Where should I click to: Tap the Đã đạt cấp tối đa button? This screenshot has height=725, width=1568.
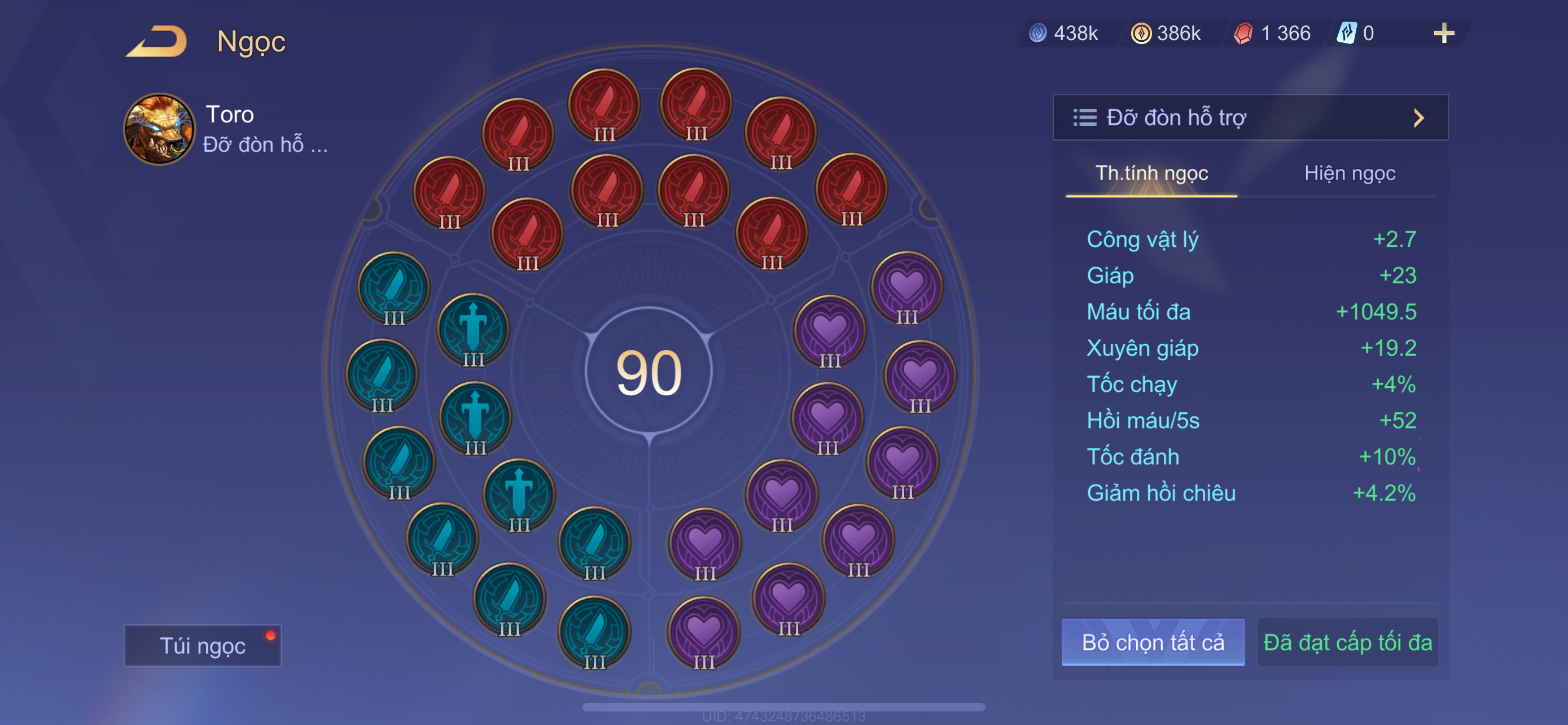1347,642
